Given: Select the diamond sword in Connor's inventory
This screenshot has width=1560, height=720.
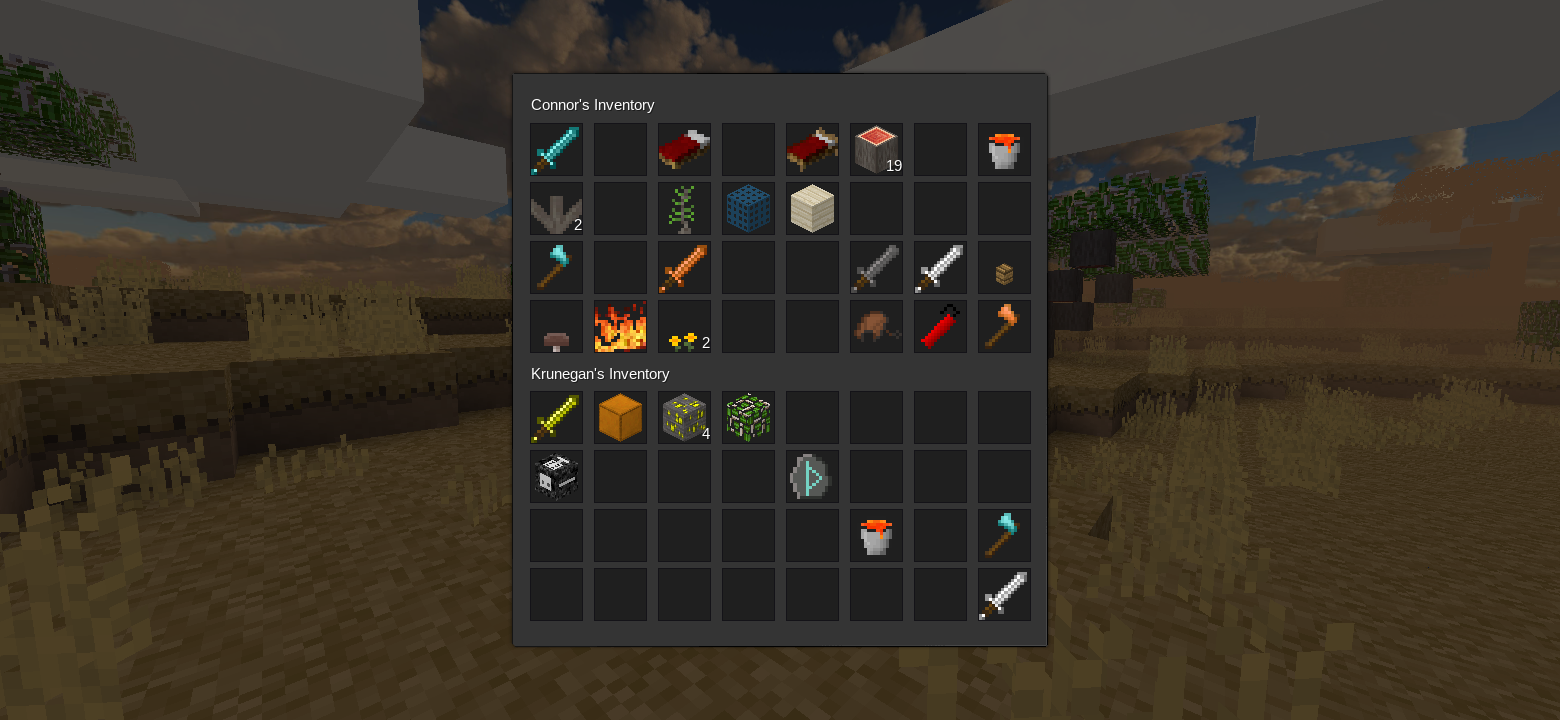Looking at the screenshot, I should (556, 150).
